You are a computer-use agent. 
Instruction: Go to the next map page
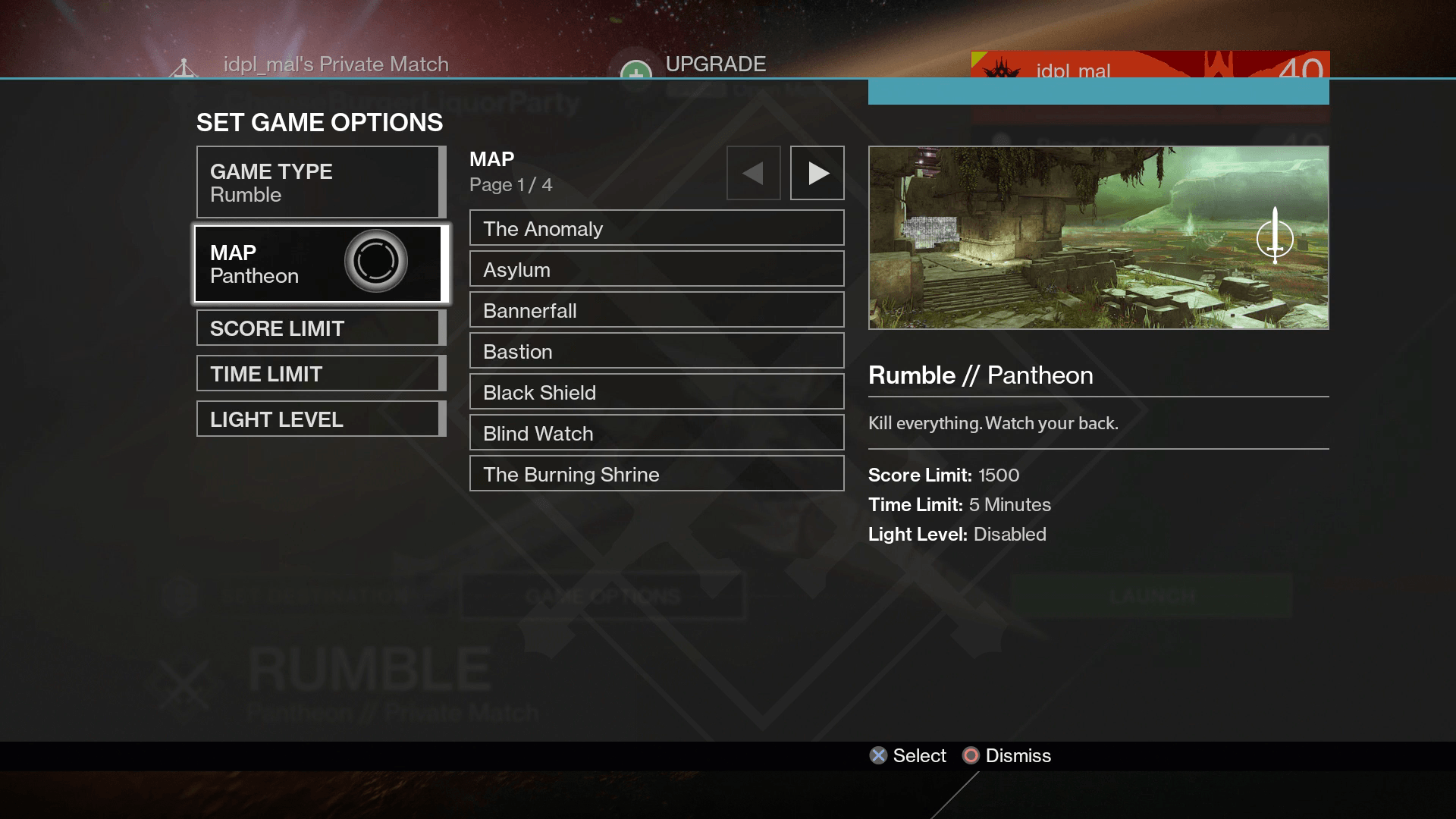(x=817, y=173)
